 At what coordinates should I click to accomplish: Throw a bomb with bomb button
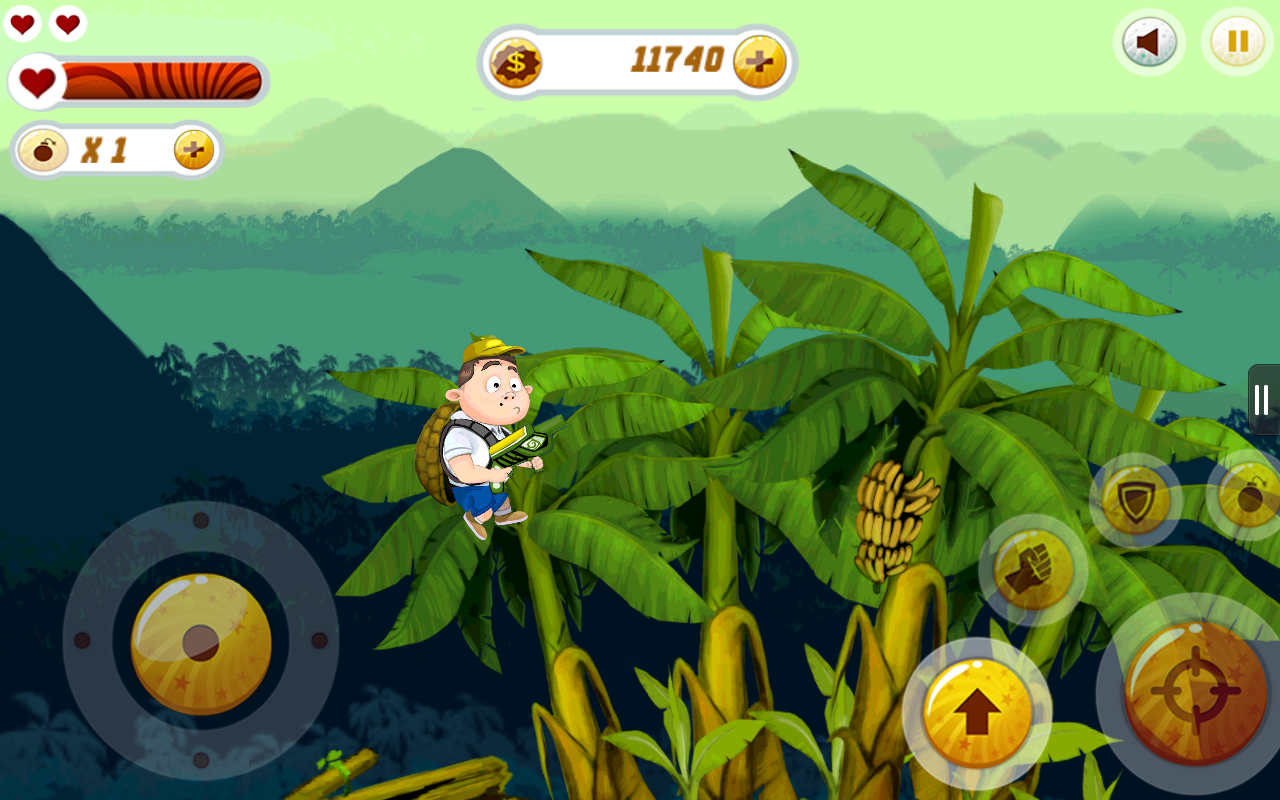pos(1250,495)
